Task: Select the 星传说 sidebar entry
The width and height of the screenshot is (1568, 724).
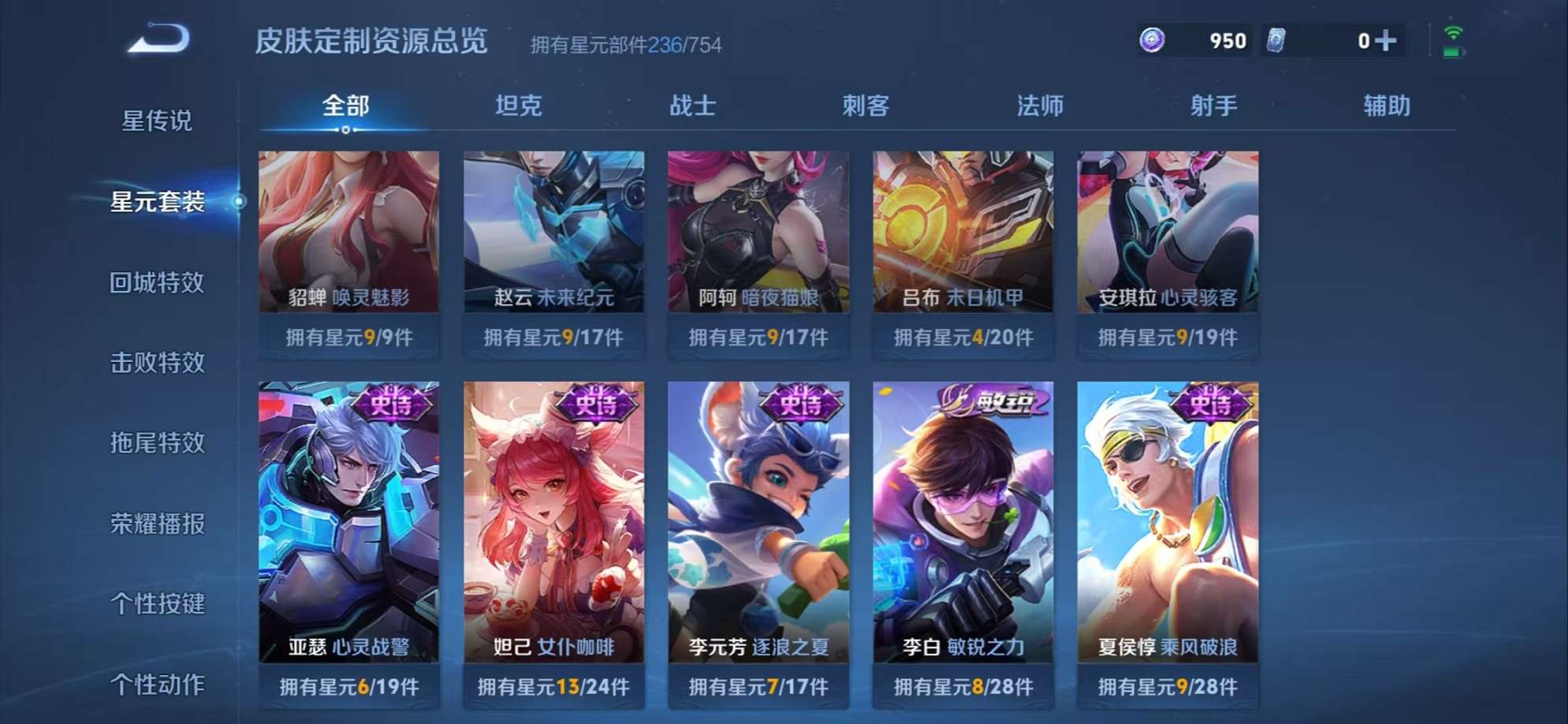Action: [x=156, y=120]
